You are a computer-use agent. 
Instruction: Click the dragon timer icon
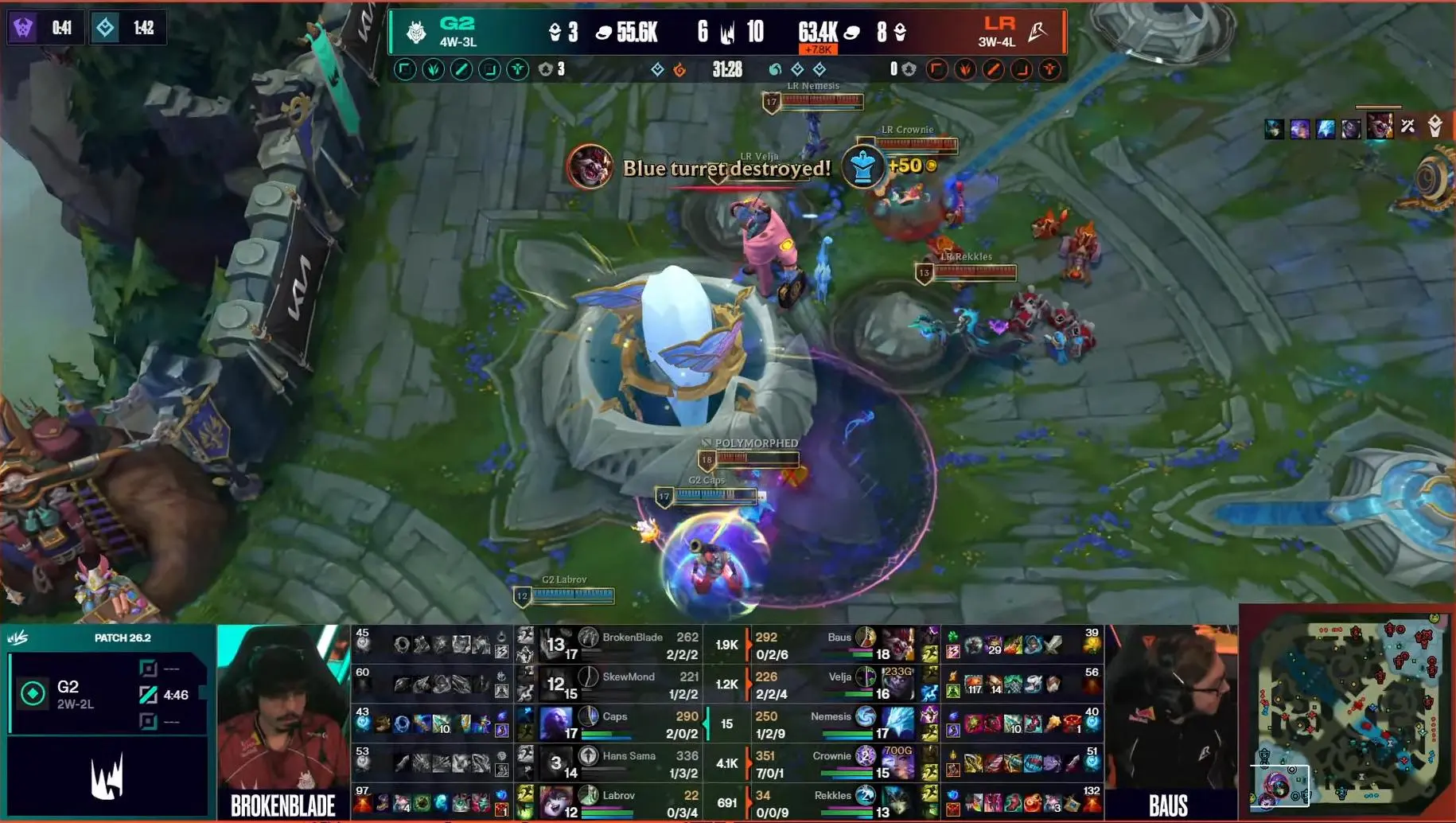tap(105, 28)
